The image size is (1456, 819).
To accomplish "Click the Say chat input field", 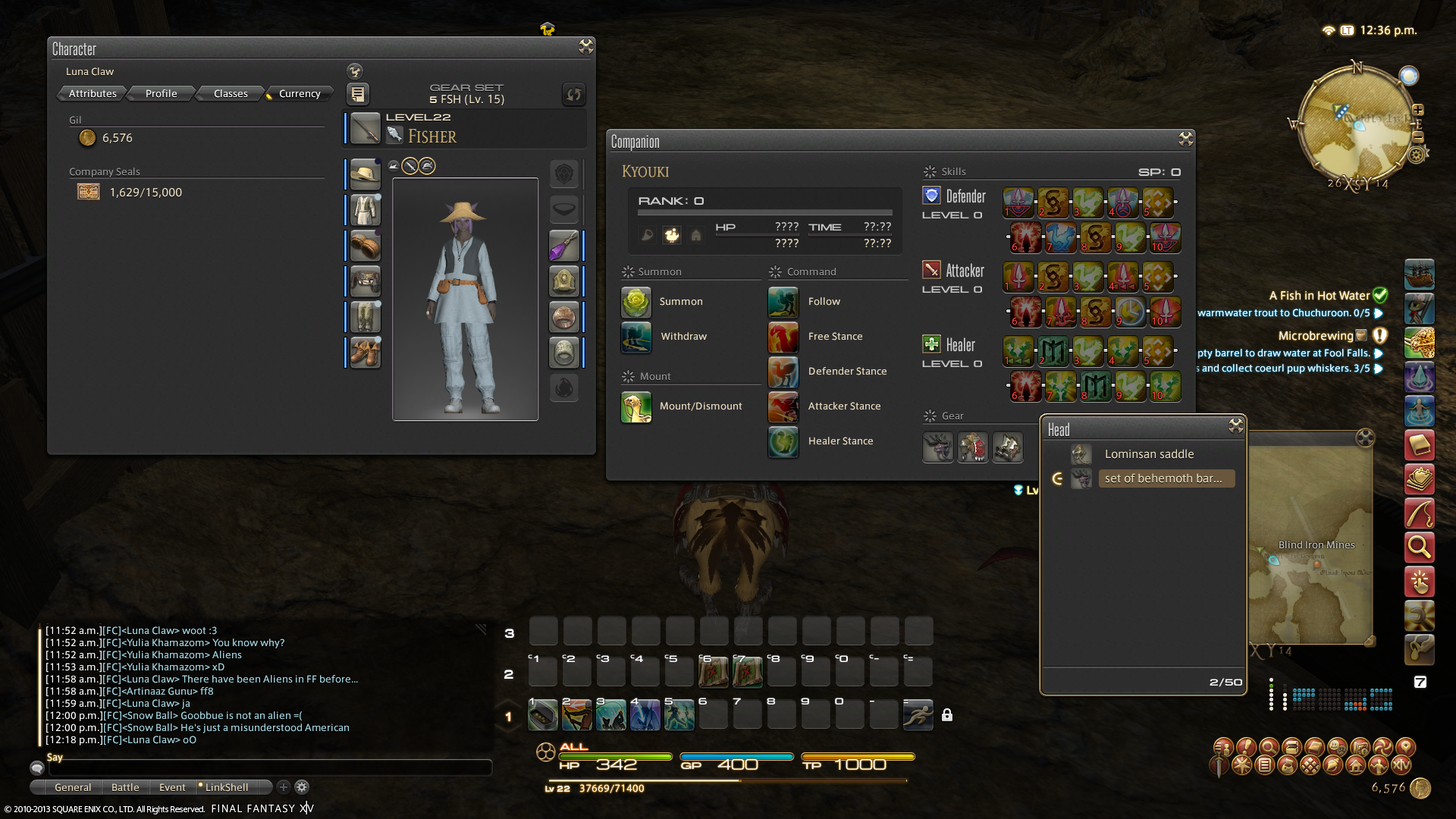I will click(269, 768).
